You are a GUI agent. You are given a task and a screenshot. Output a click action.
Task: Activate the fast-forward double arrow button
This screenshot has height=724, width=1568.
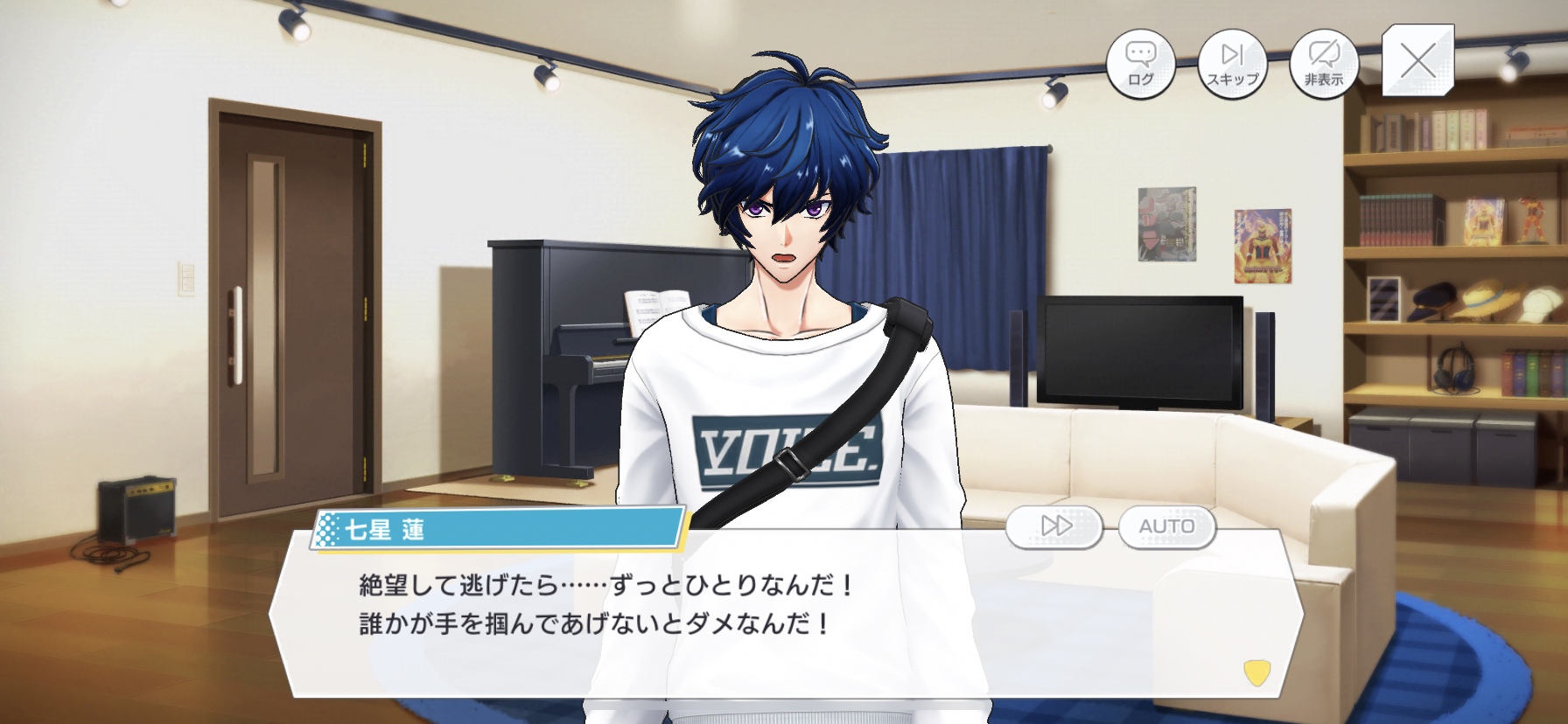(x=1055, y=526)
